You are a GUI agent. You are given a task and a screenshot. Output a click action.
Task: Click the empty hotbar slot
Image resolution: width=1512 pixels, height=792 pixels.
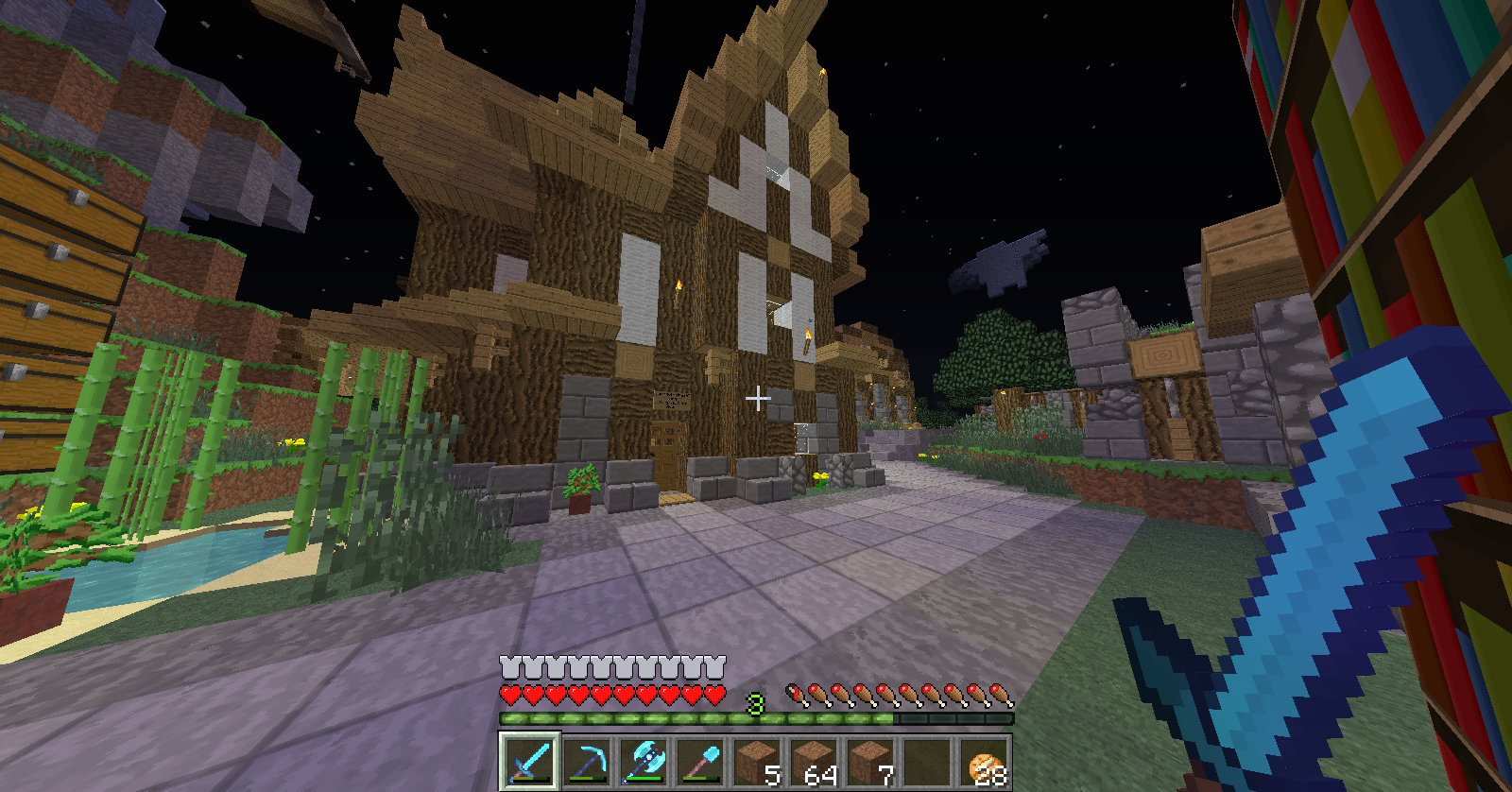pyautogui.click(x=927, y=761)
